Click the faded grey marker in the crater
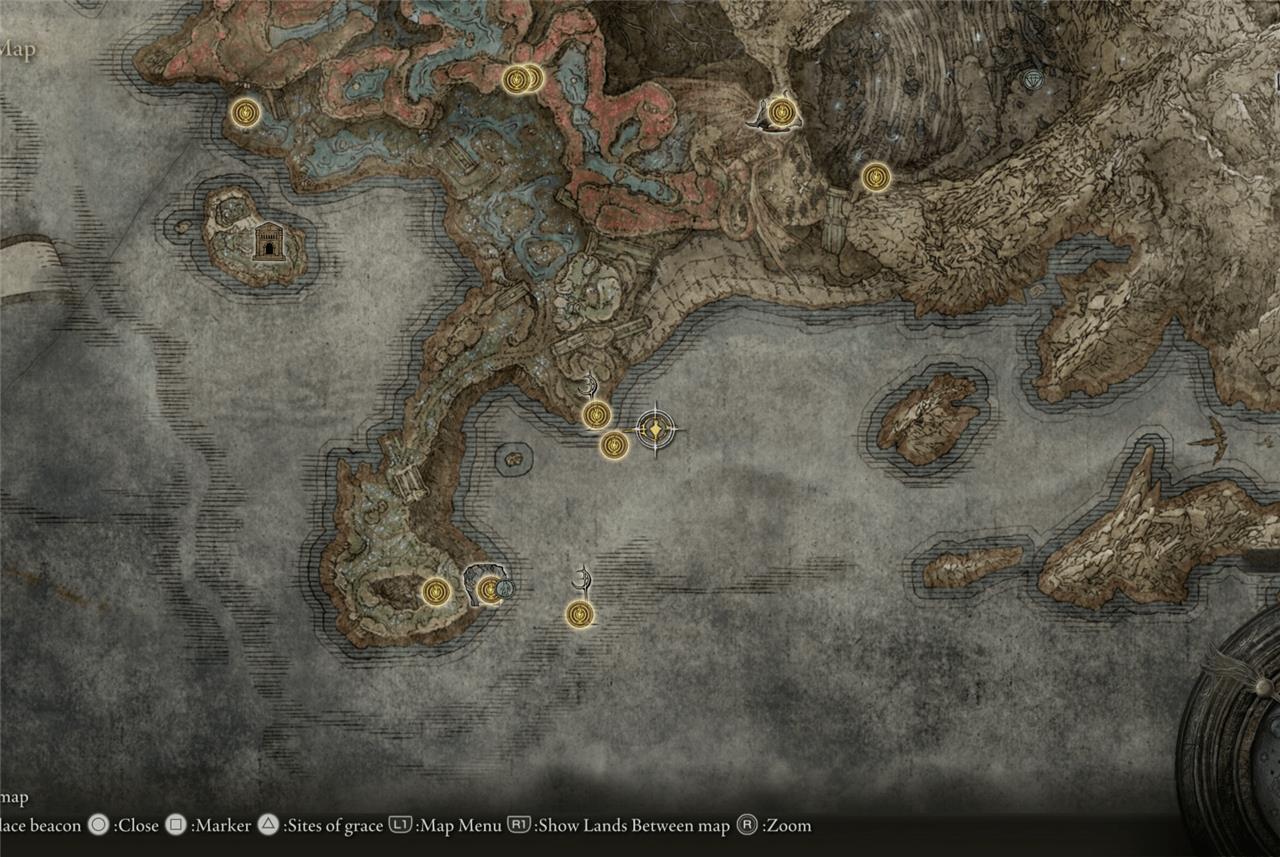Viewport: 1280px width, 857px height. 1033,78
